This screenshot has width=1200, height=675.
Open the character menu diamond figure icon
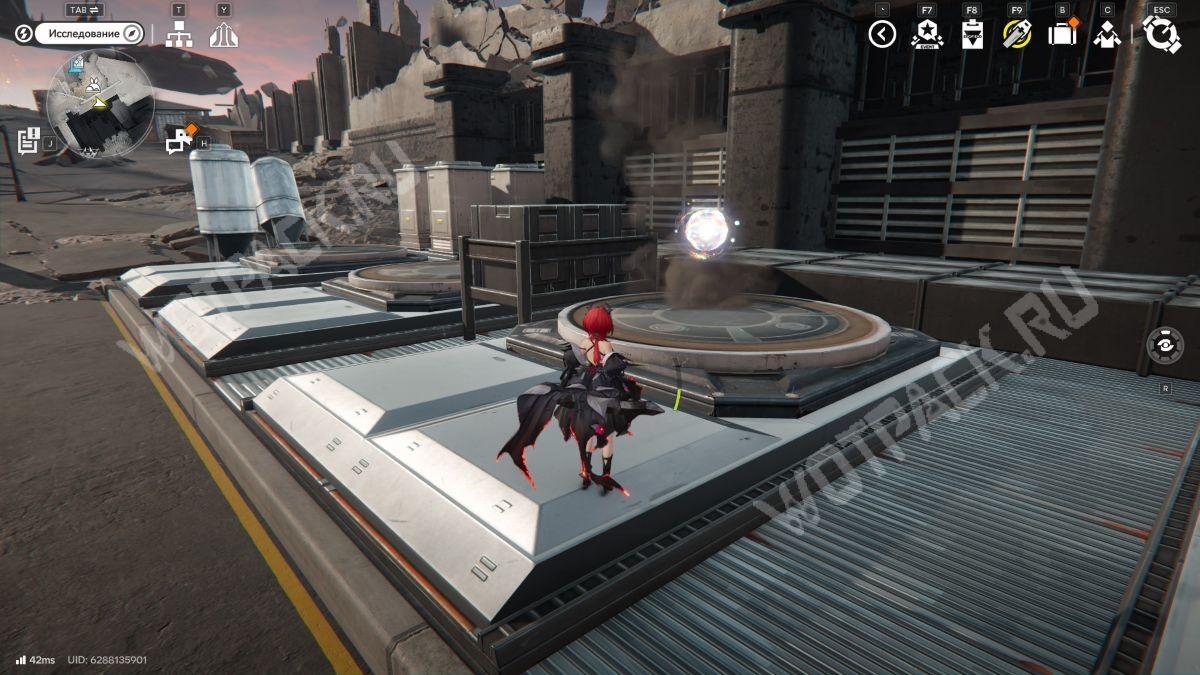coord(1107,35)
